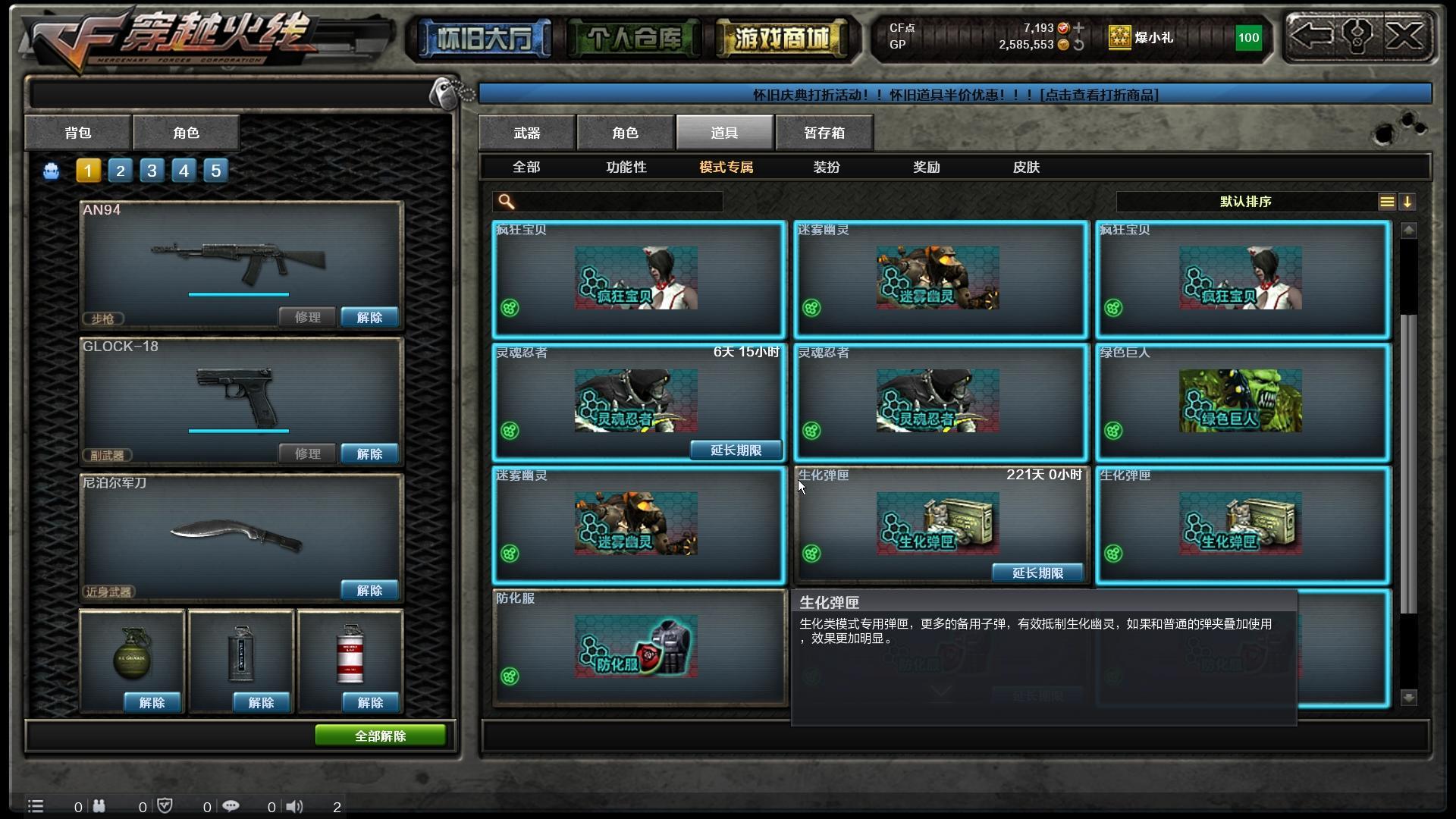Switch to the 武器 tab
This screenshot has height=819, width=1456.
527,133
